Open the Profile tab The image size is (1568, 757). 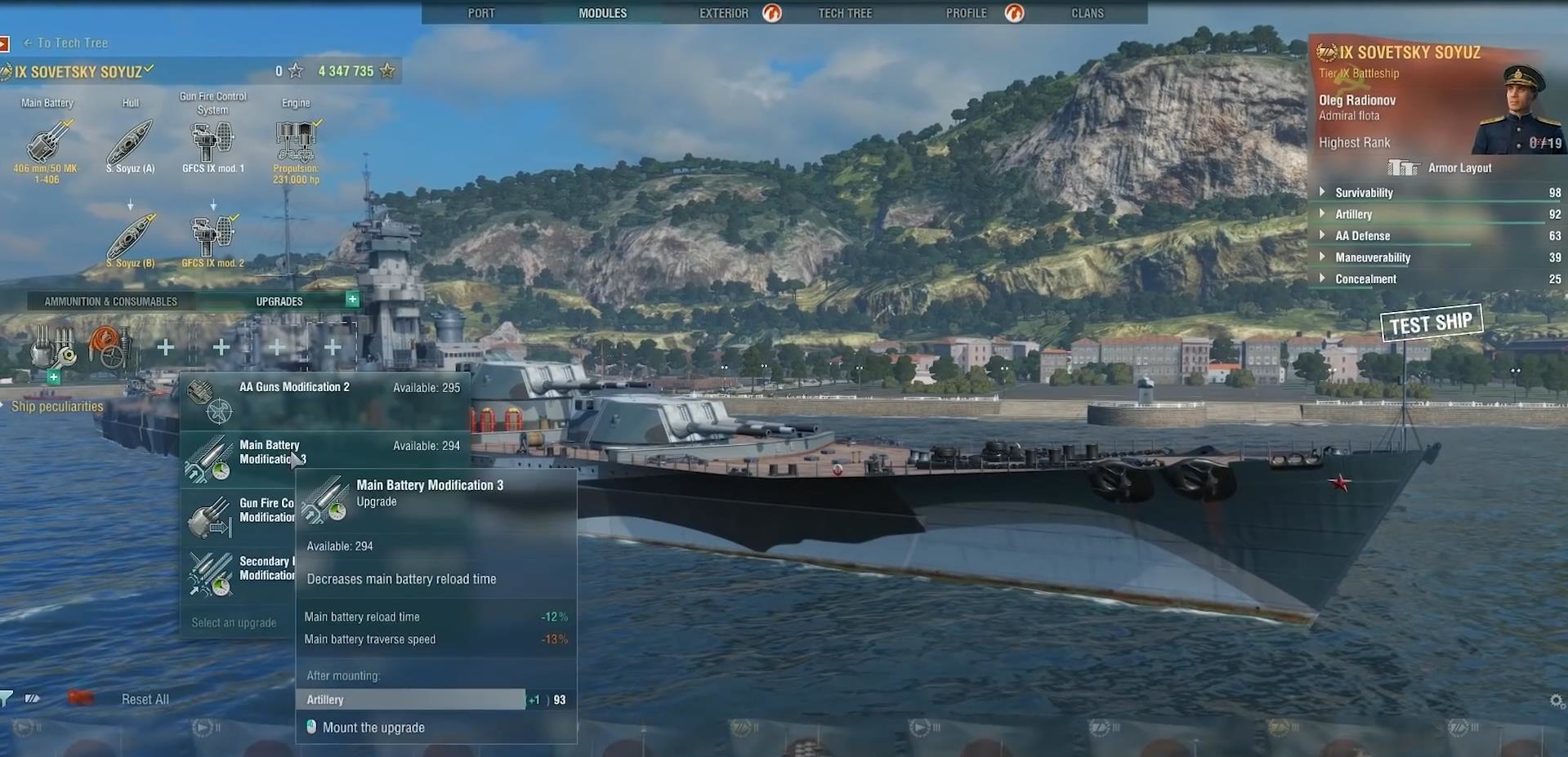tap(966, 13)
